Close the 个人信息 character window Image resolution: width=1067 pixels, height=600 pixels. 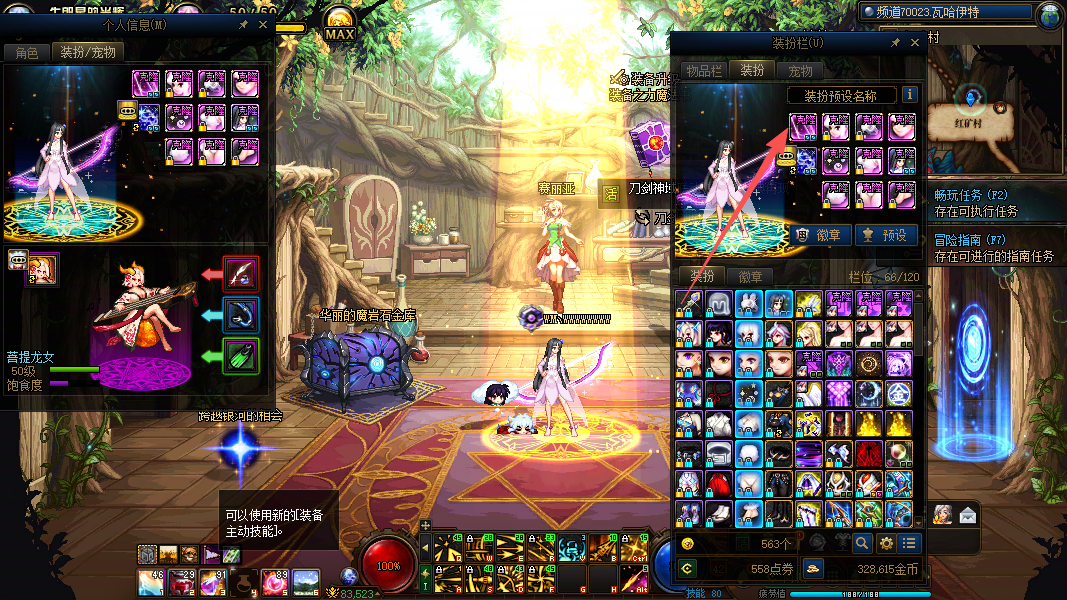[x=263, y=25]
